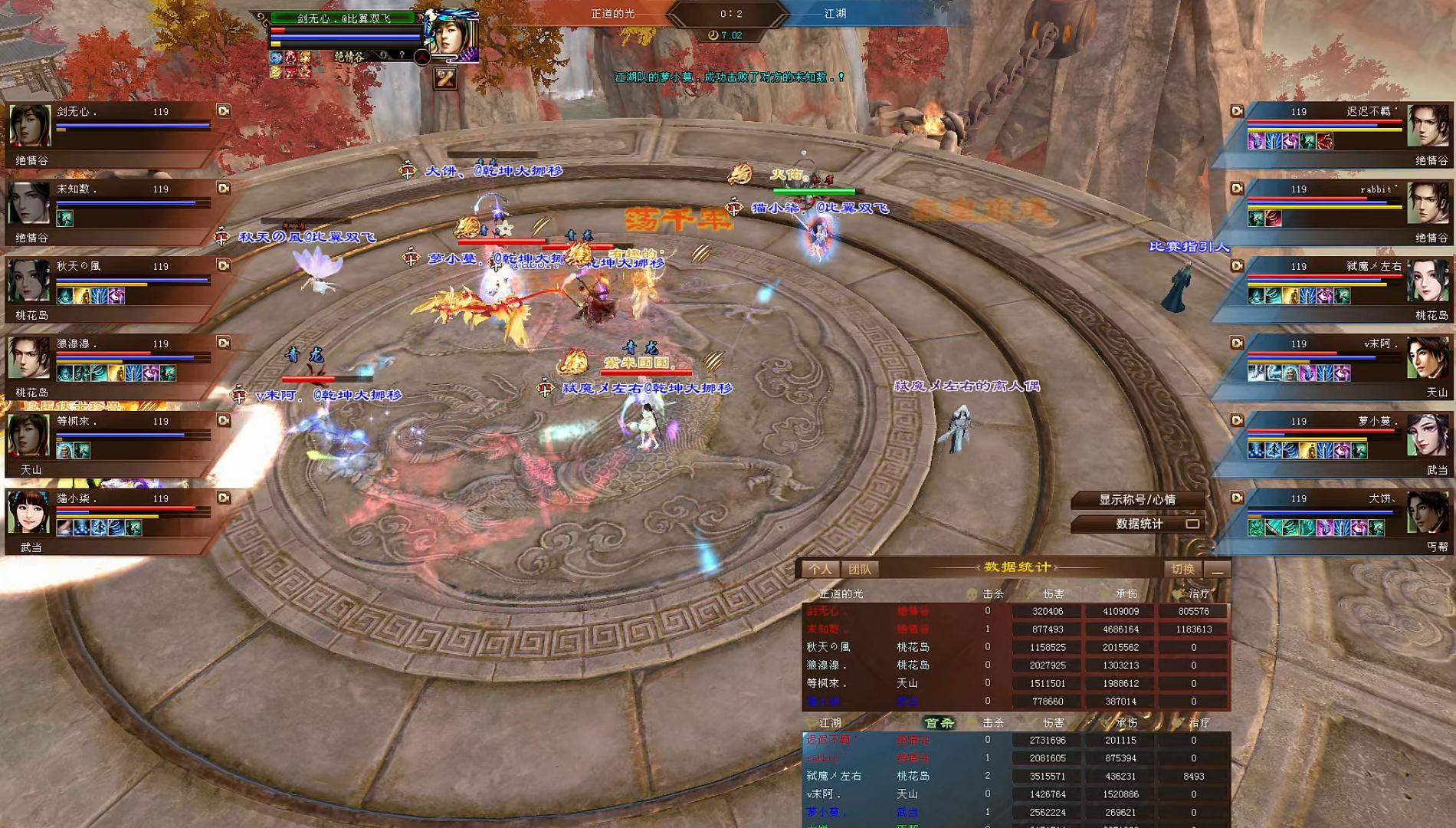Toggle the 显示称号/心情 button
Image resolution: width=1456 pixels, height=828 pixels.
tap(1137, 500)
